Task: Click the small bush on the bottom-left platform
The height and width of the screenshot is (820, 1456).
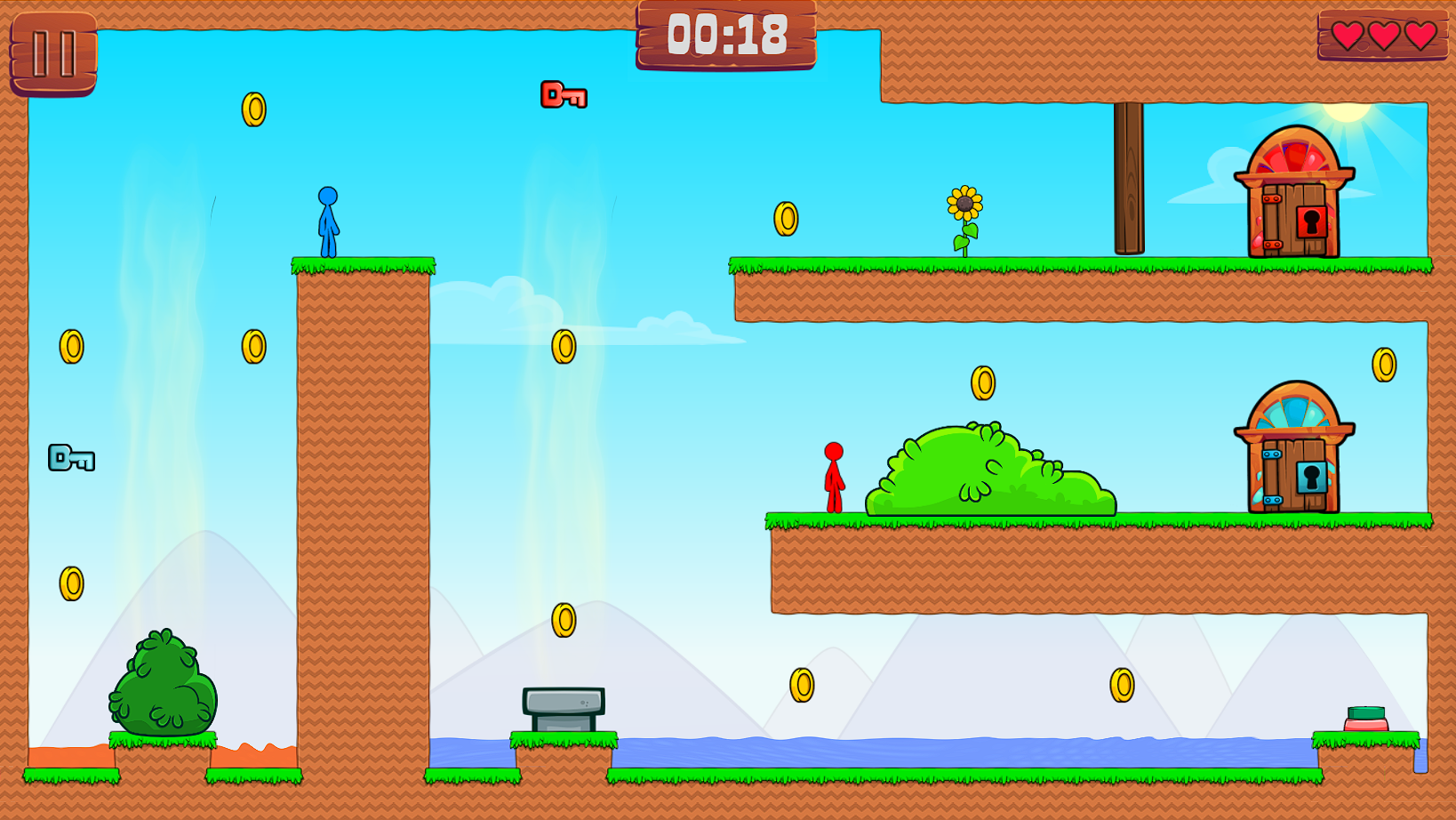Action: (163, 685)
